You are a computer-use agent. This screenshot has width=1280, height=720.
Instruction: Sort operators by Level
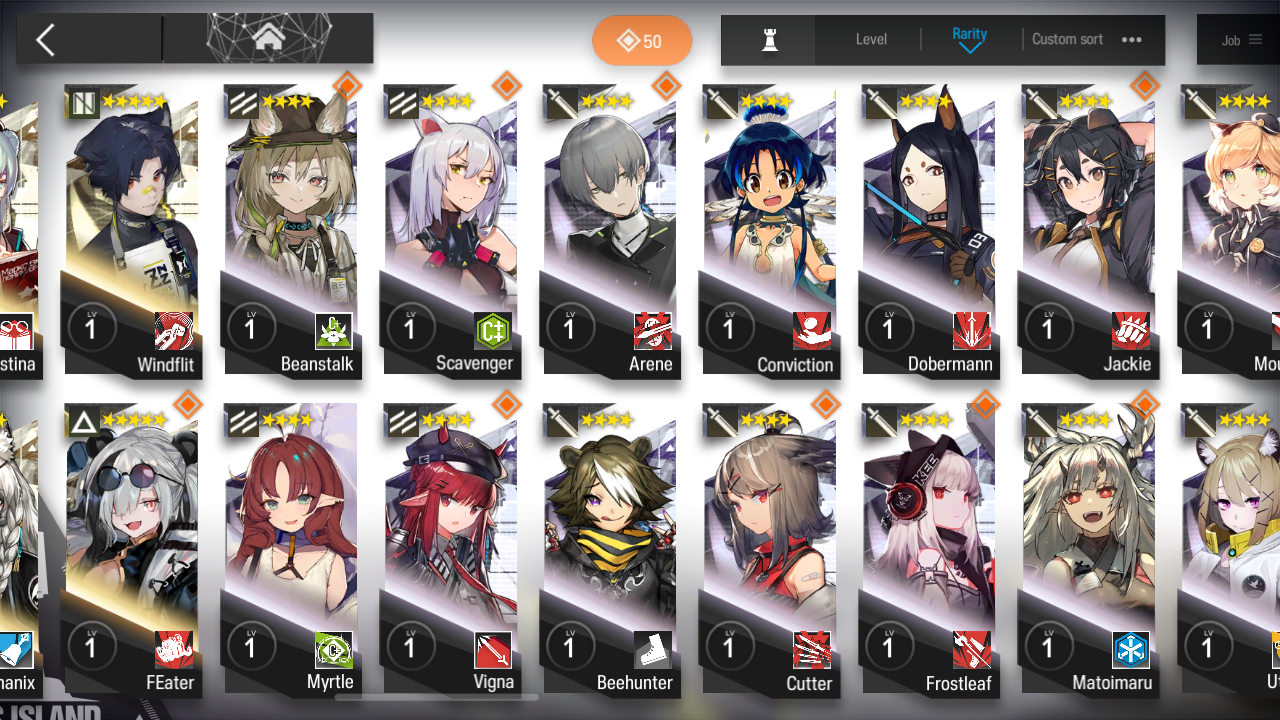pos(871,40)
